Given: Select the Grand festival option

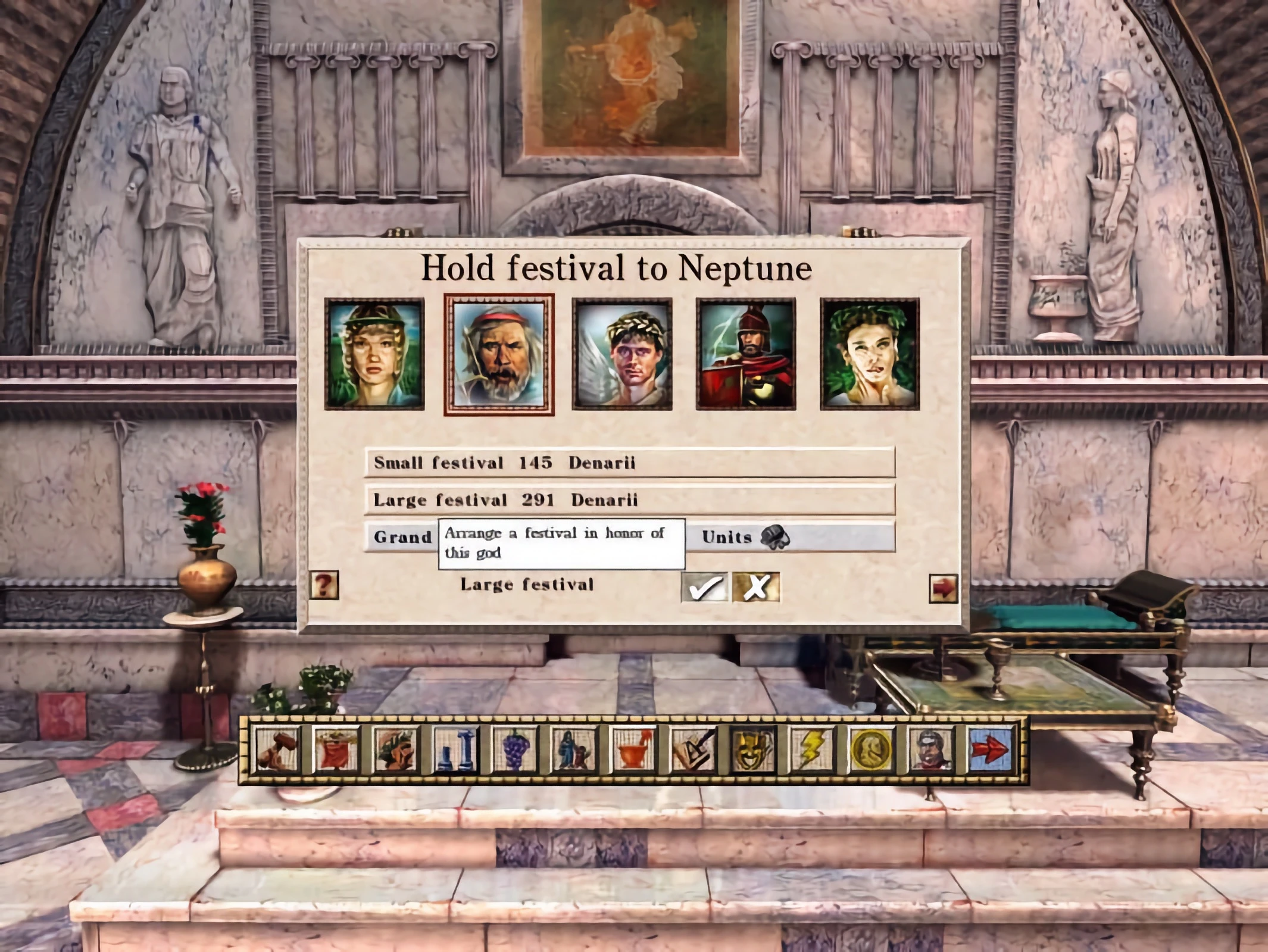Looking at the screenshot, I should (x=402, y=537).
